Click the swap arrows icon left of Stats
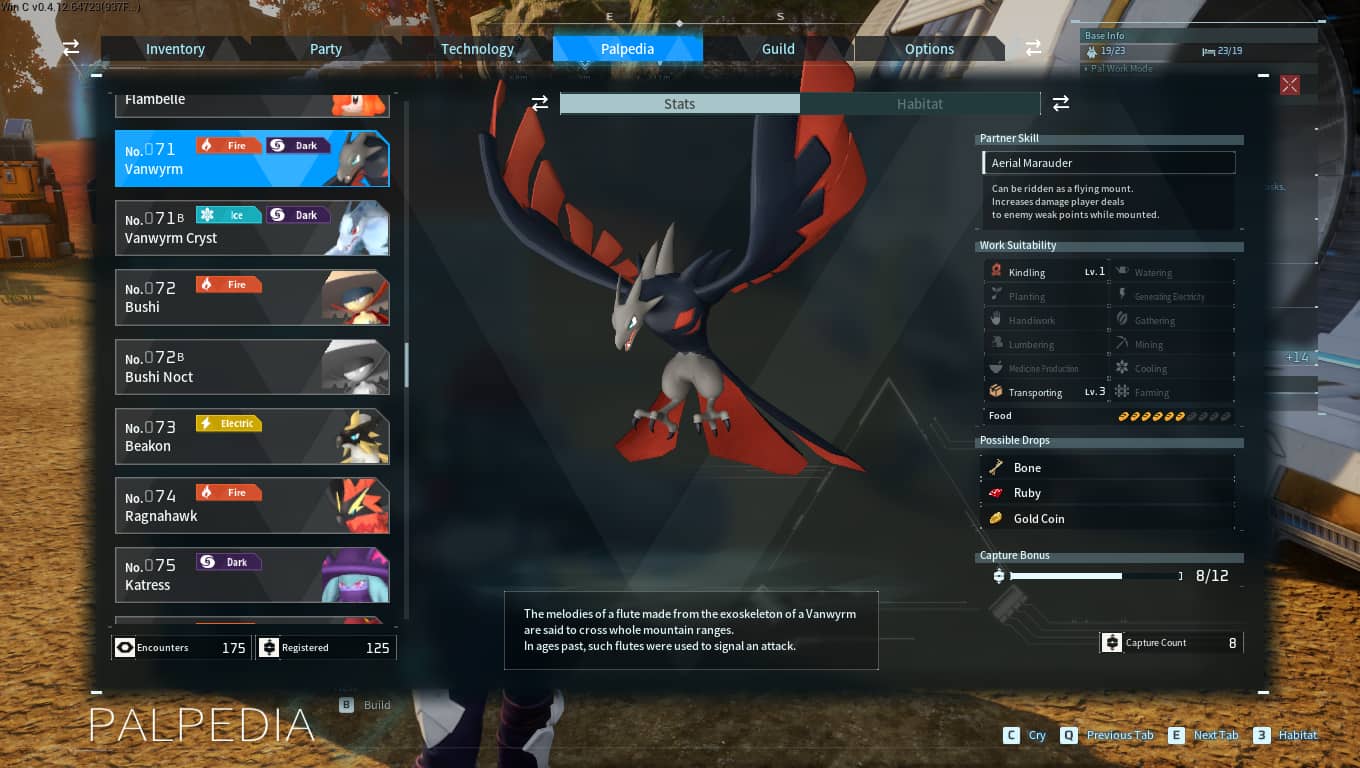The width and height of the screenshot is (1360, 768). tap(540, 103)
